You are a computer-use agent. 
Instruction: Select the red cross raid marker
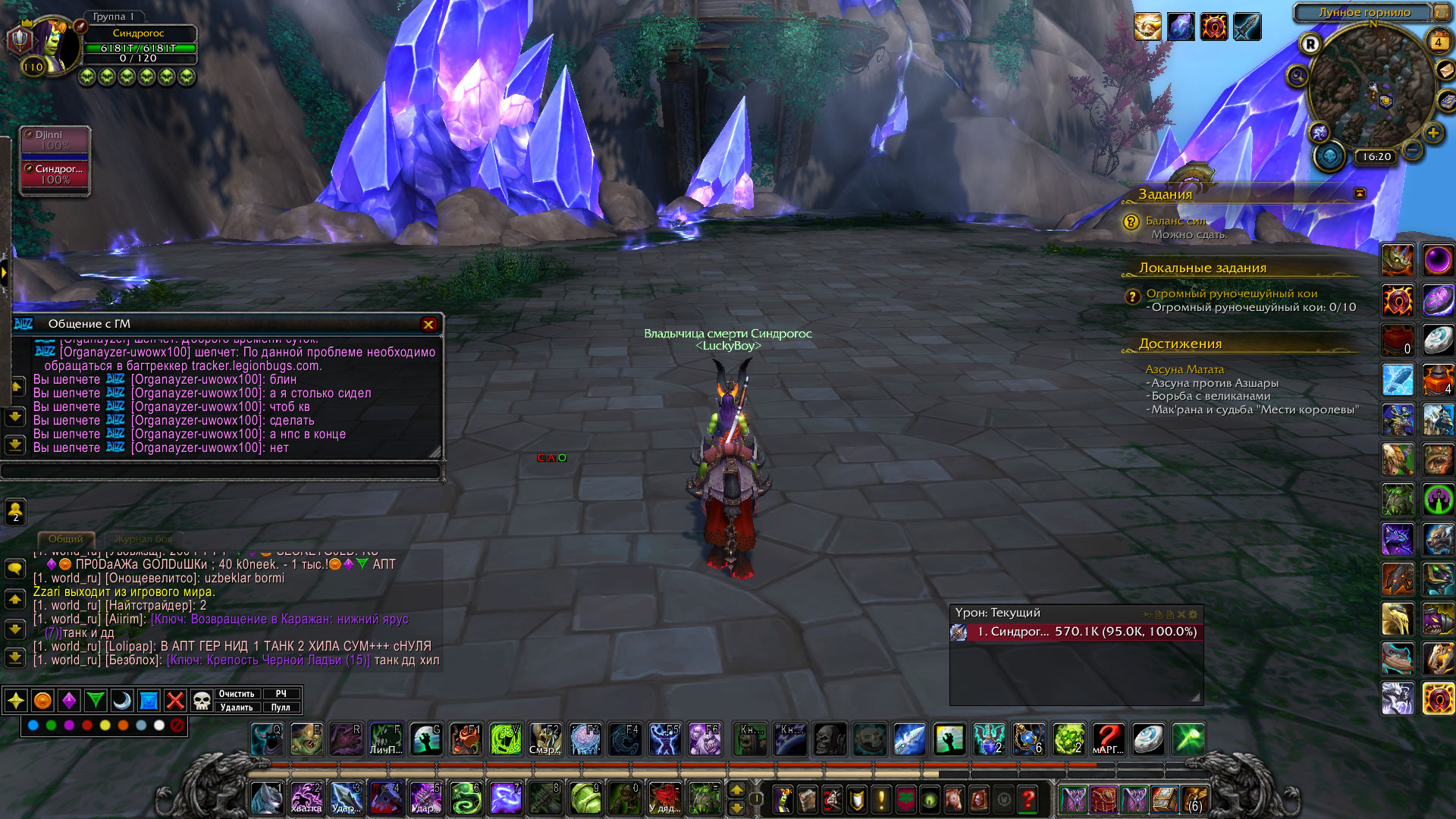point(175,701)
